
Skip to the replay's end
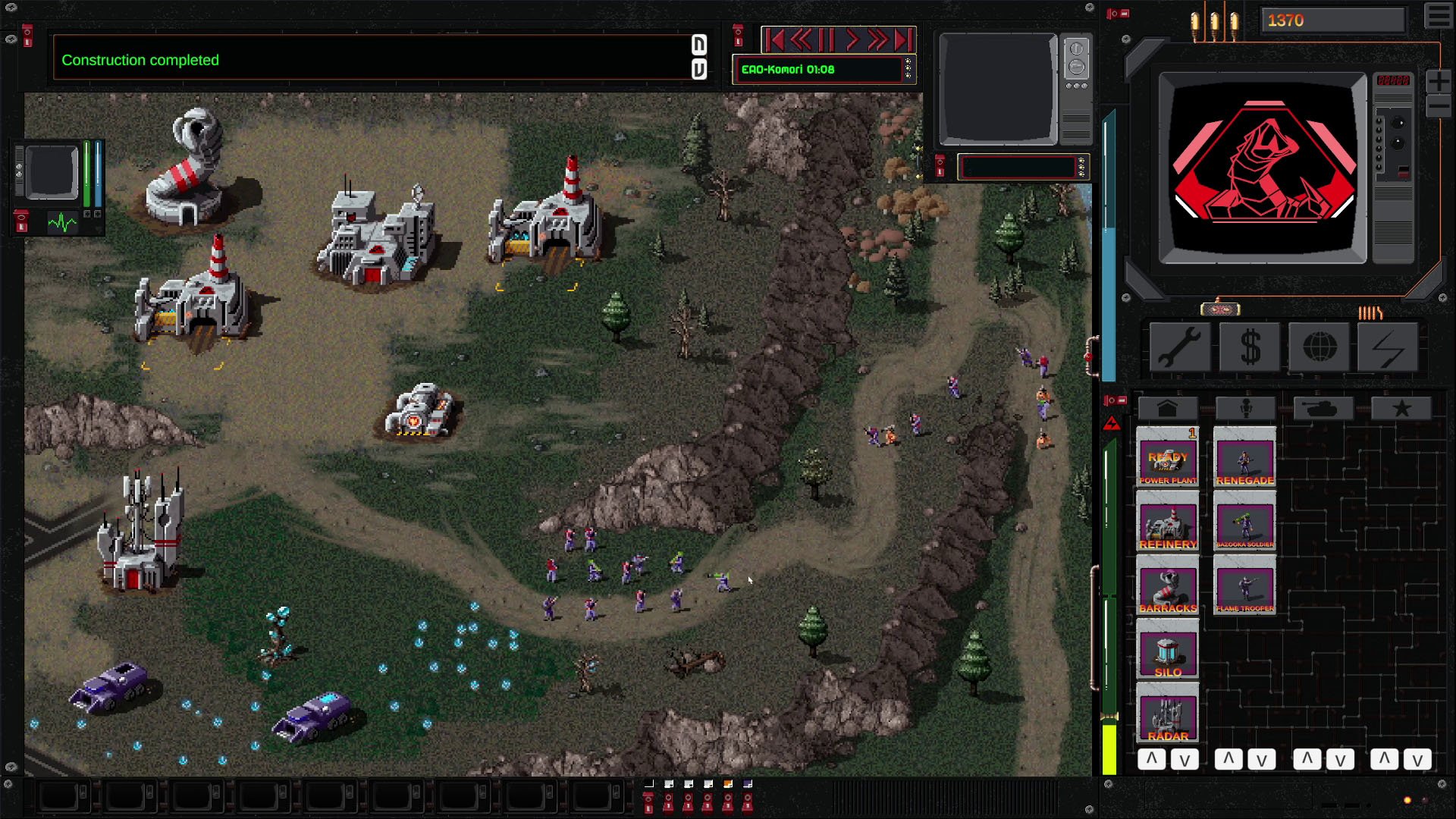[x=903, y=39]
